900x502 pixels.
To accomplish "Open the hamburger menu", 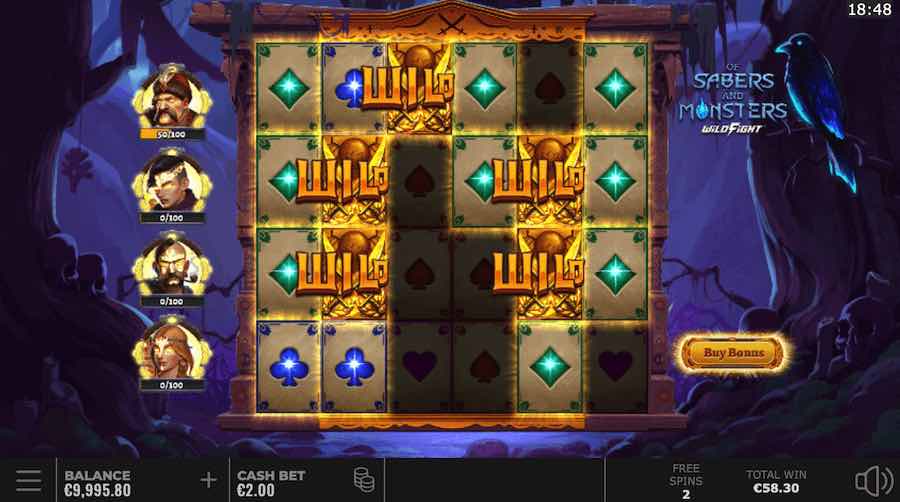I will point(28,481).
